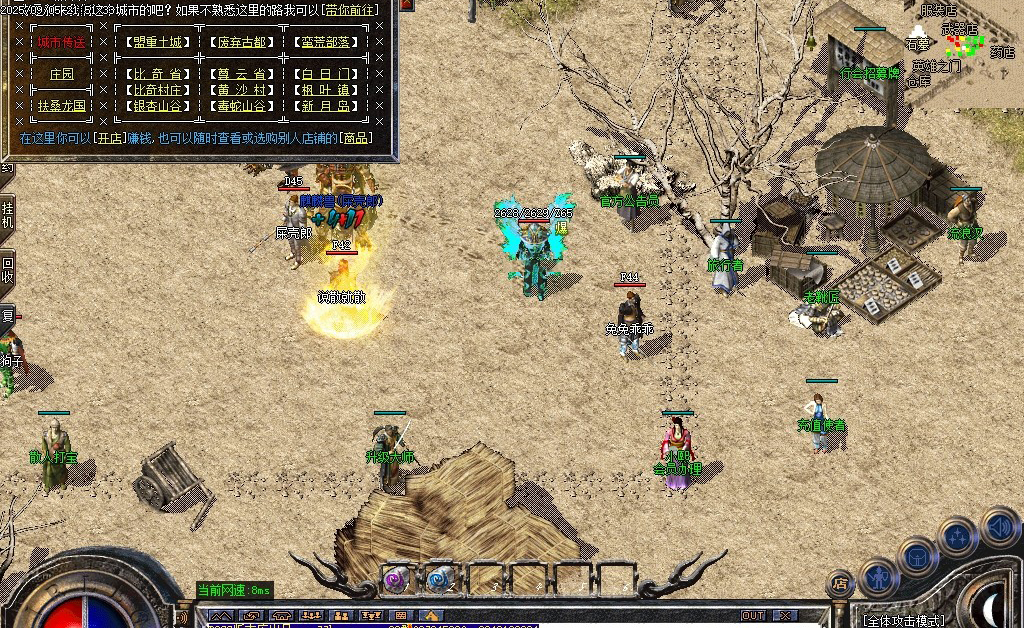Screen dimensions: 1024x628
Task: Use the purple scroll in the hotbar
Action: (x=397, y=577)
